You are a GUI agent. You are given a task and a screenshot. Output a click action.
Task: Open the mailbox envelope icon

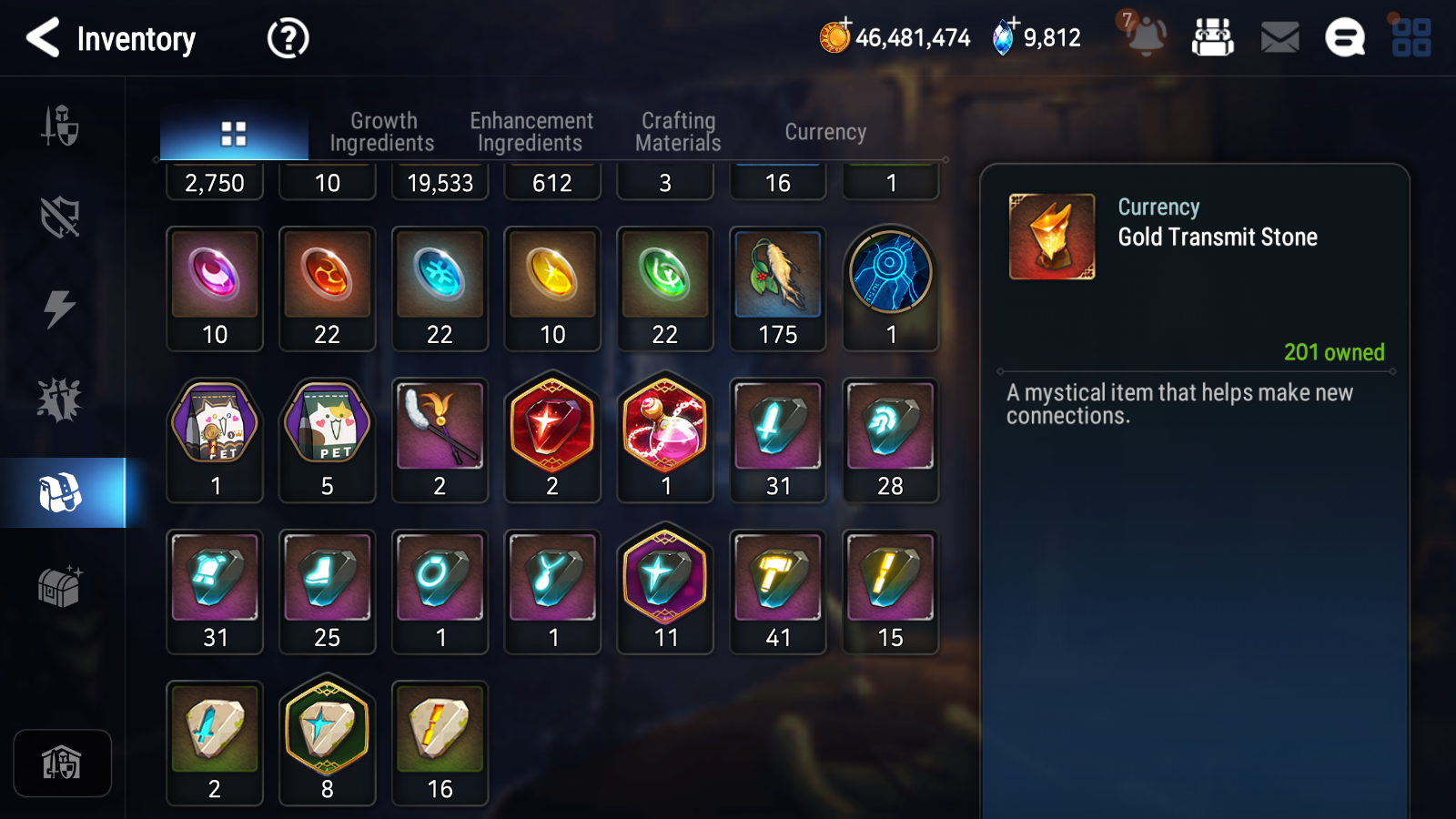[x=1279, y=38]
